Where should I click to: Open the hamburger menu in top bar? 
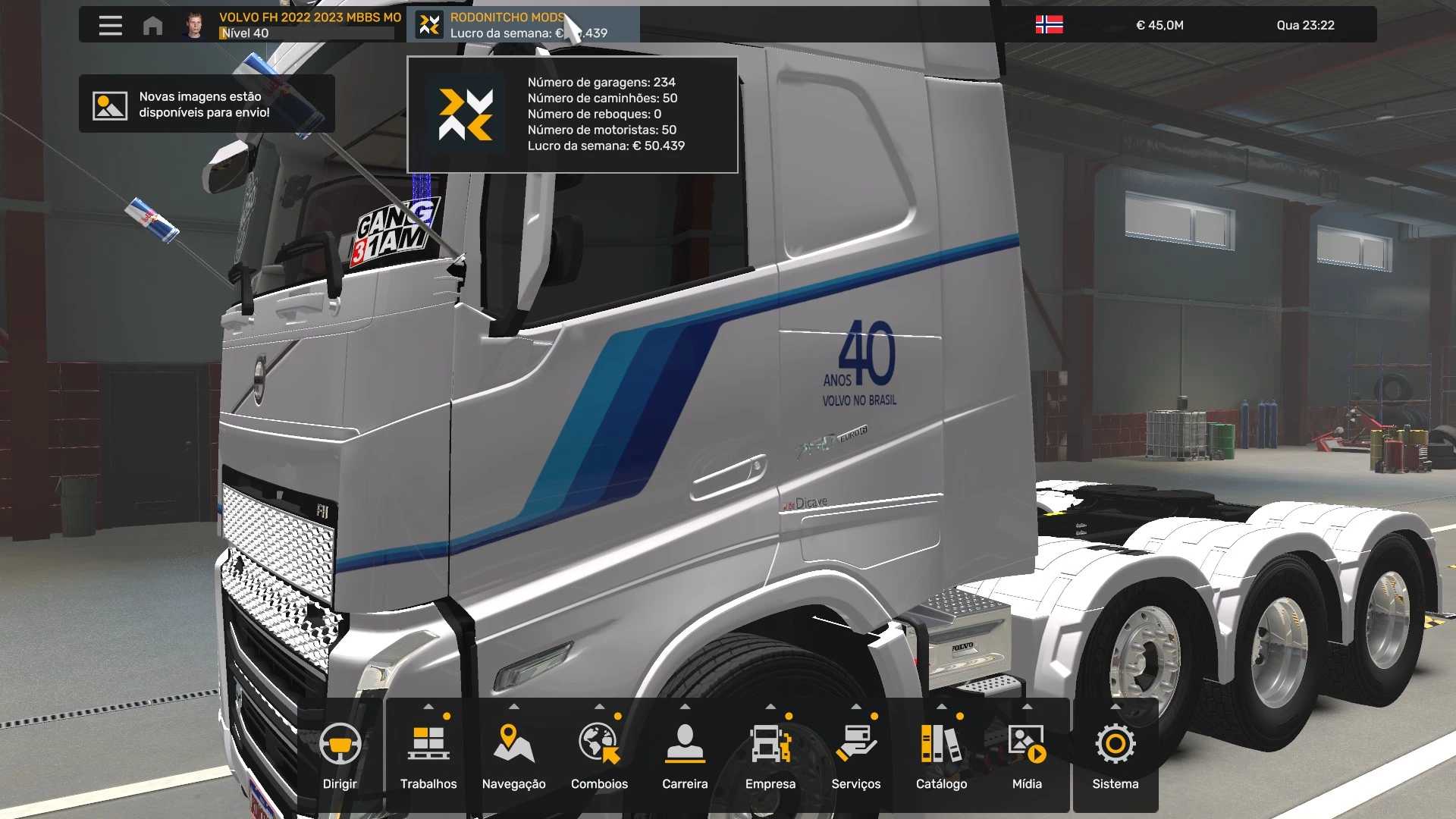110,25
